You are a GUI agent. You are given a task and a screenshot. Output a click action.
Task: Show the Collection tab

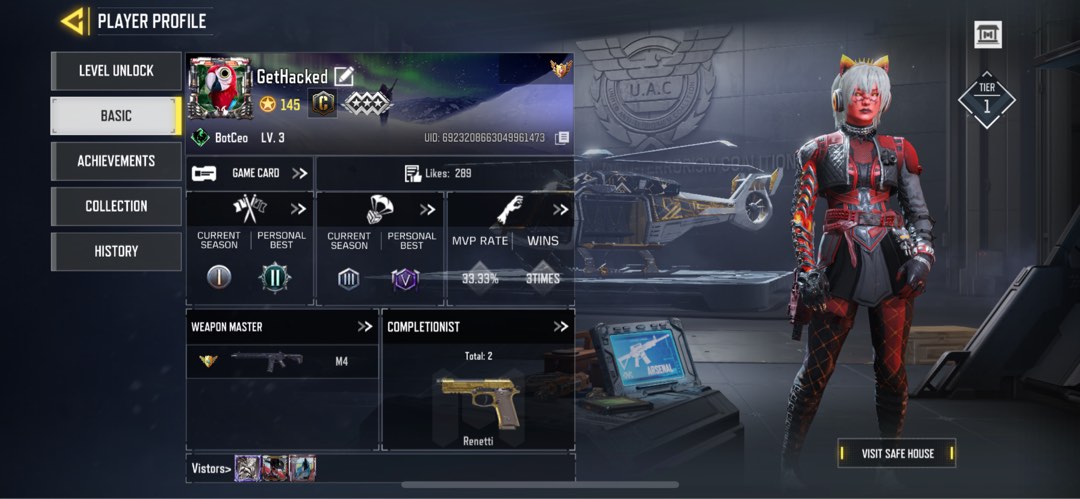116,206
